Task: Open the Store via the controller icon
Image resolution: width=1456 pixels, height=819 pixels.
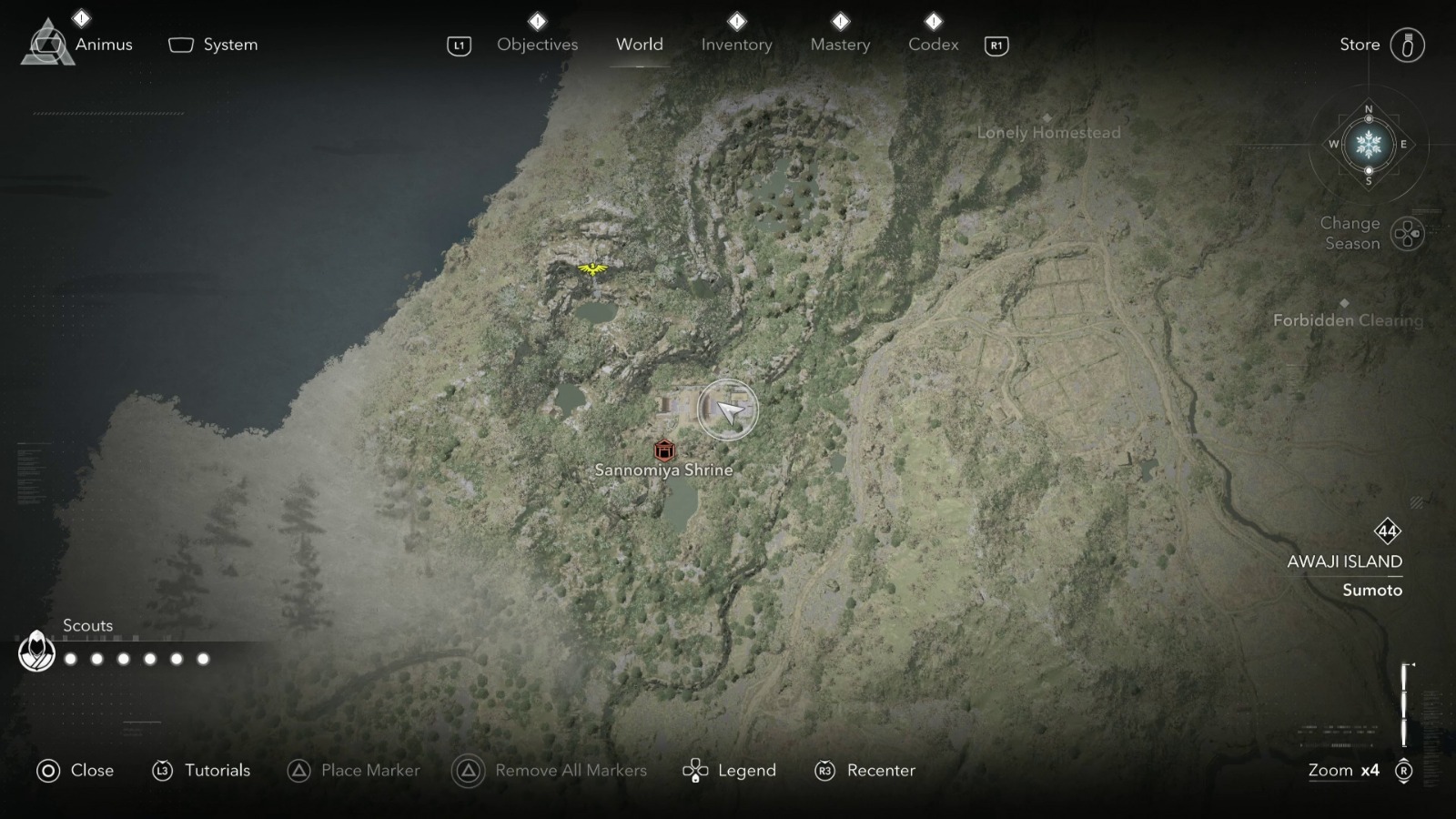Action: (x=1407, y=44)
